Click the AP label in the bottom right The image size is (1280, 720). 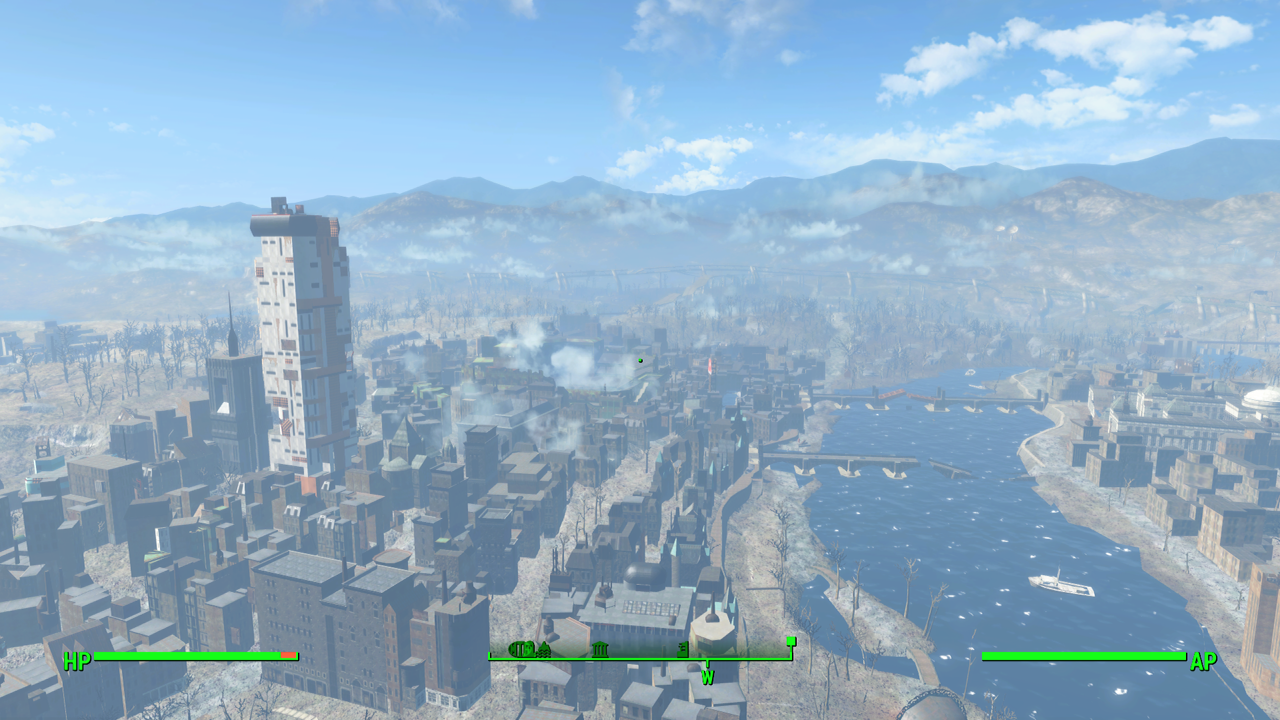1204,660
